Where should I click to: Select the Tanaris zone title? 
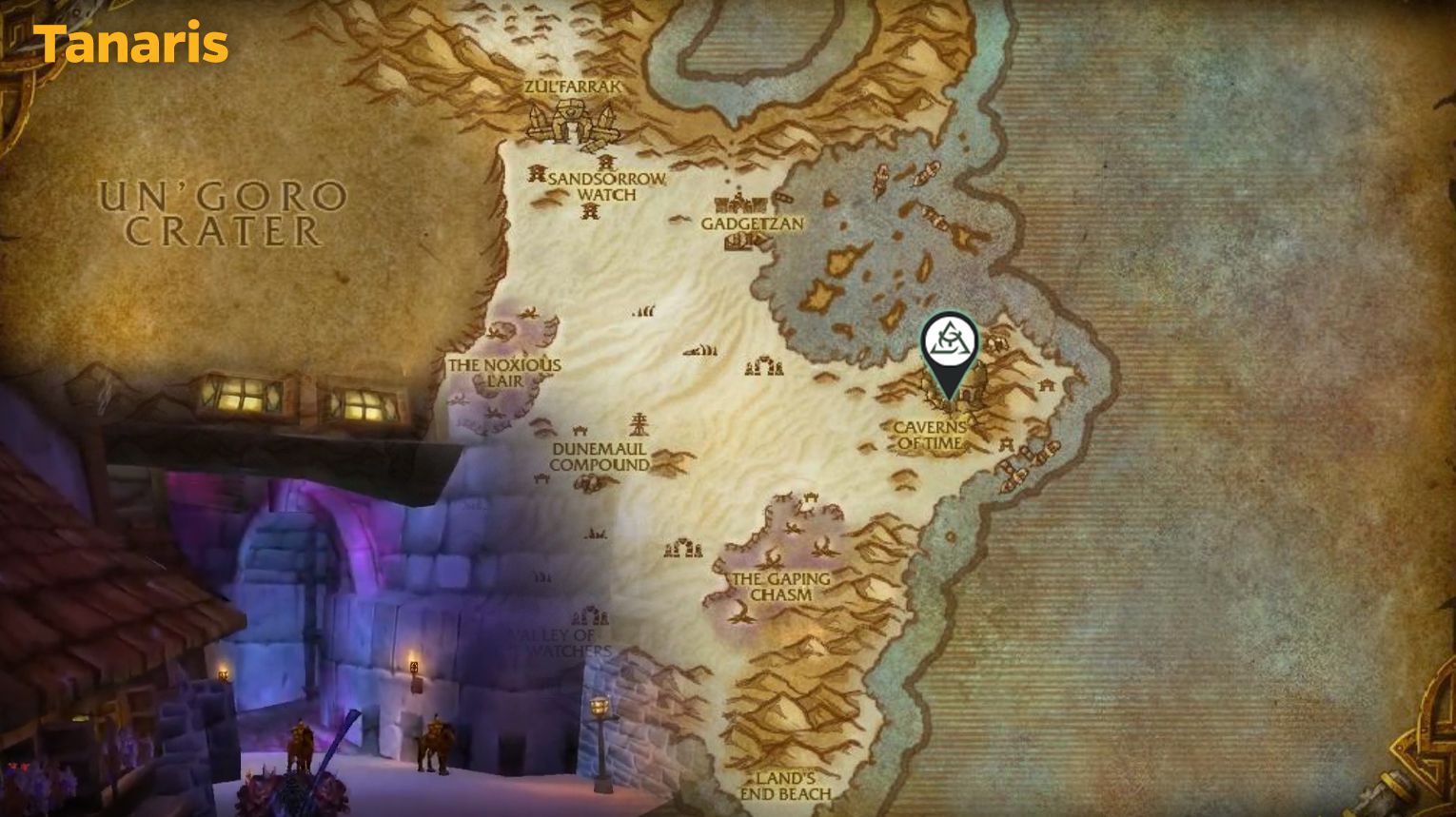[133, 42]
